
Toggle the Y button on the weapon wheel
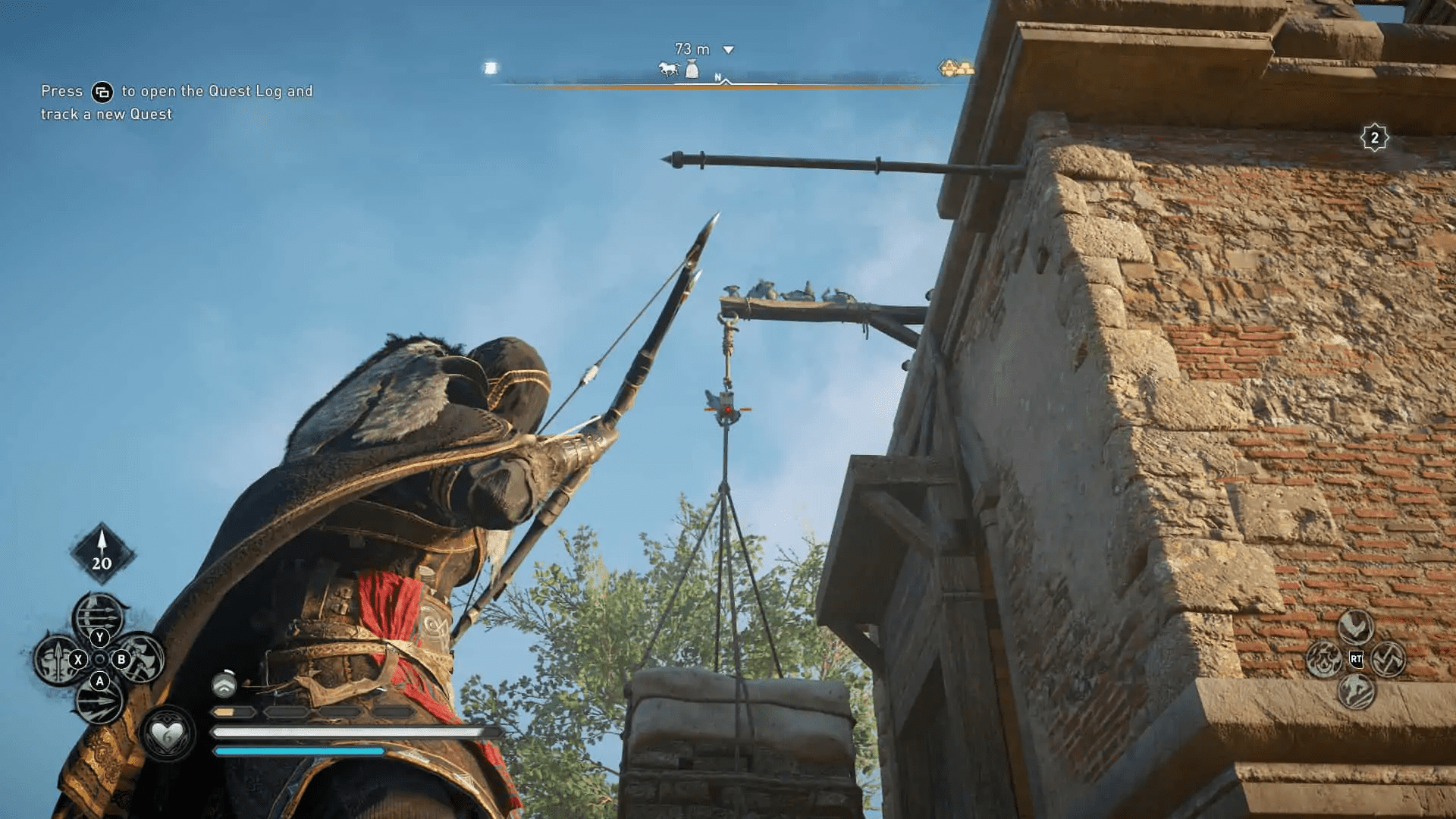click(x=99, y=636)
